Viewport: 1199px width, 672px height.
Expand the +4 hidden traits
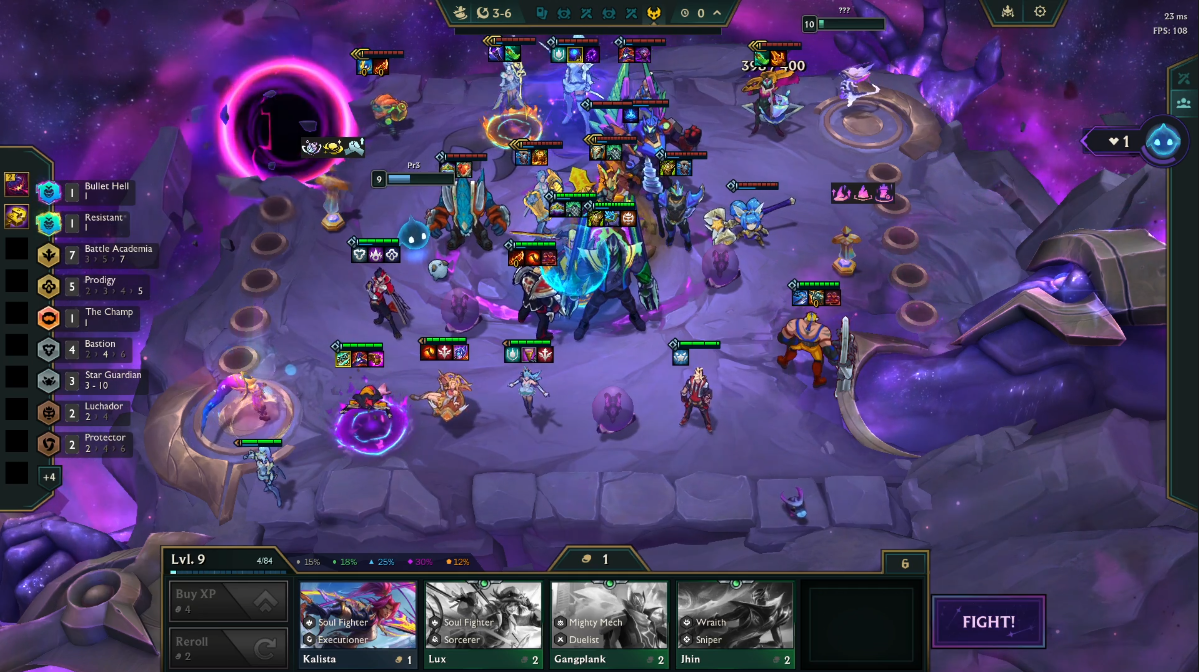(x=48, y=476)
